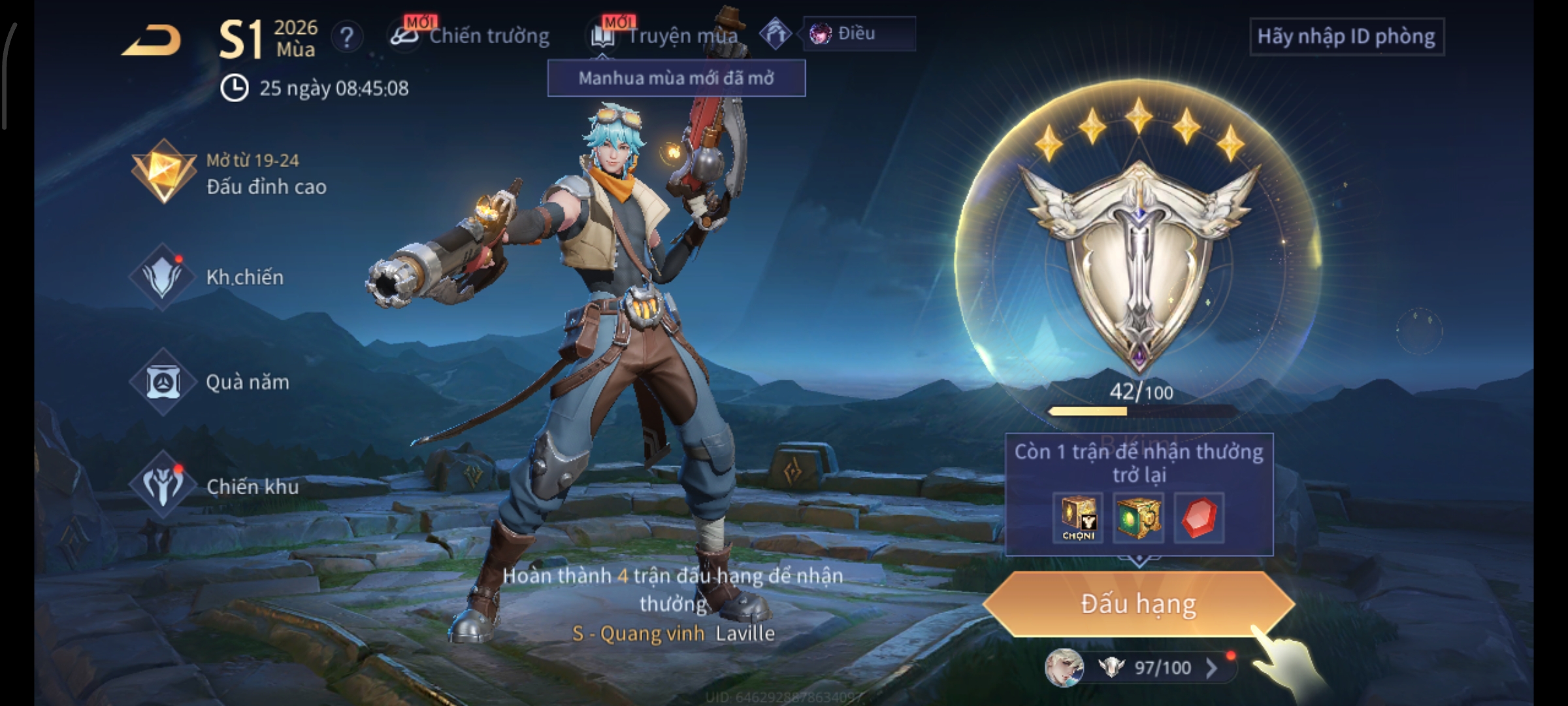The image size is (1568, 706).
Task: Open Quà năm yearly rewards
Action: 210,382
